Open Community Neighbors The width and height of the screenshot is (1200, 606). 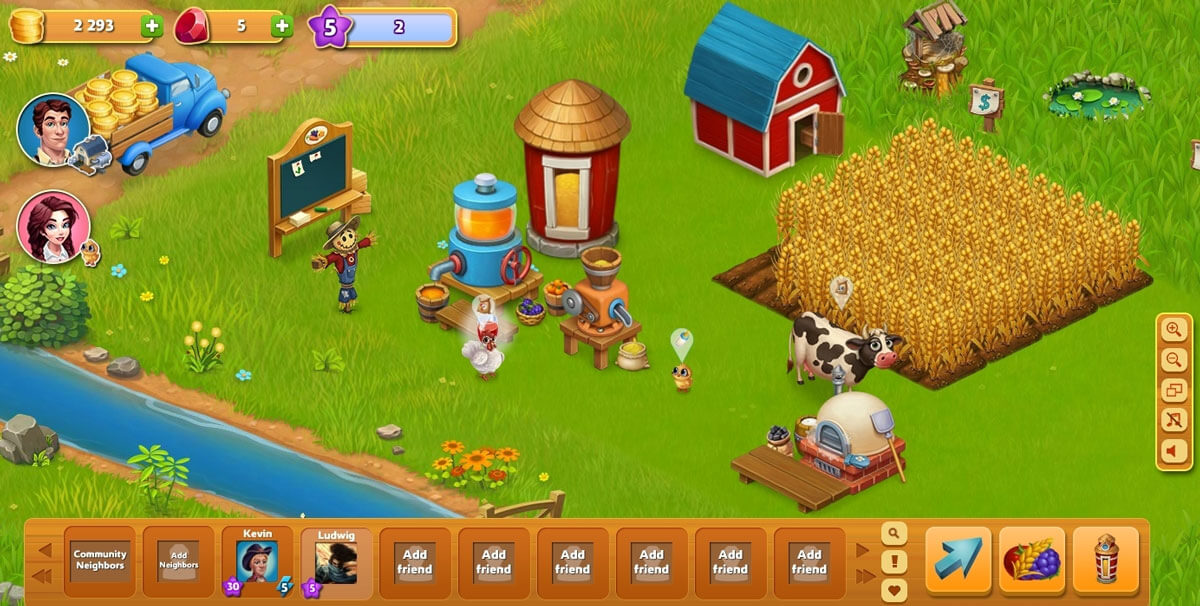click(x=100, y=561)
